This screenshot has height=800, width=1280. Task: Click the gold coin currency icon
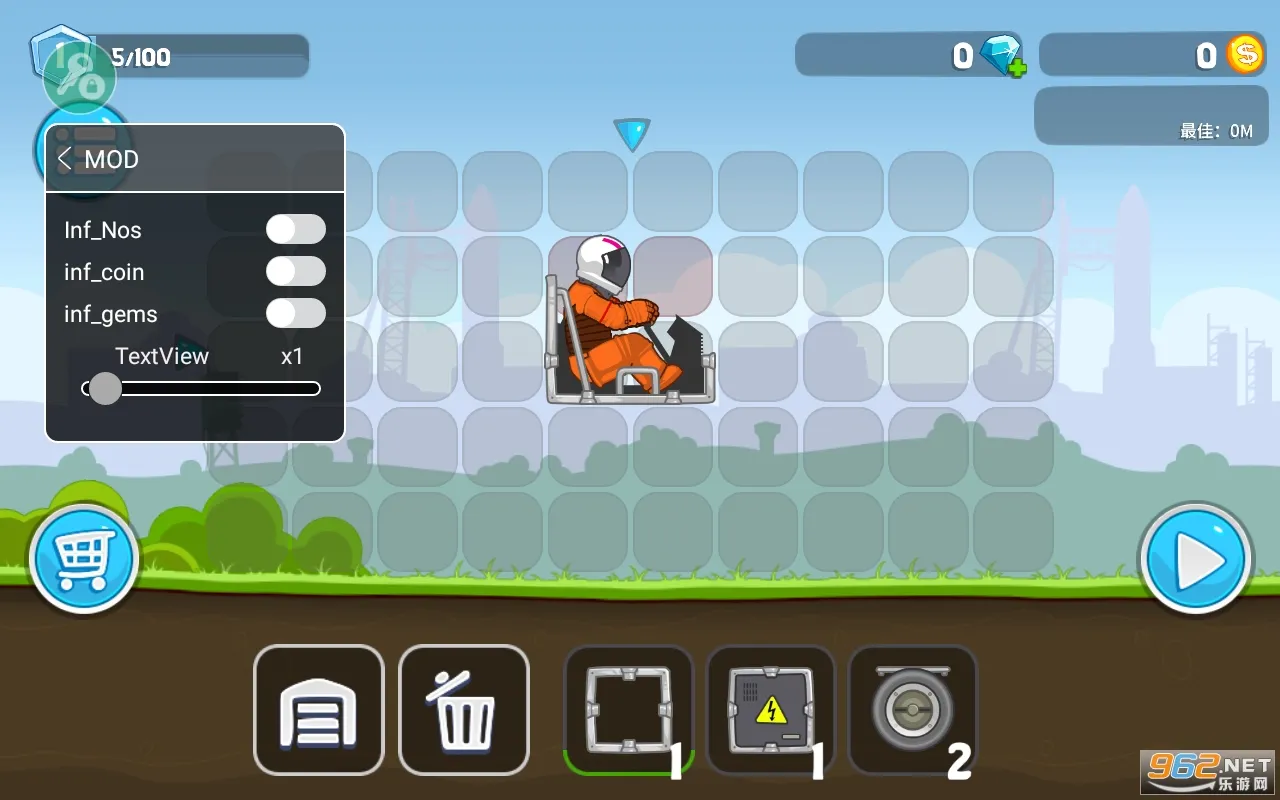tap(1245, 55)
